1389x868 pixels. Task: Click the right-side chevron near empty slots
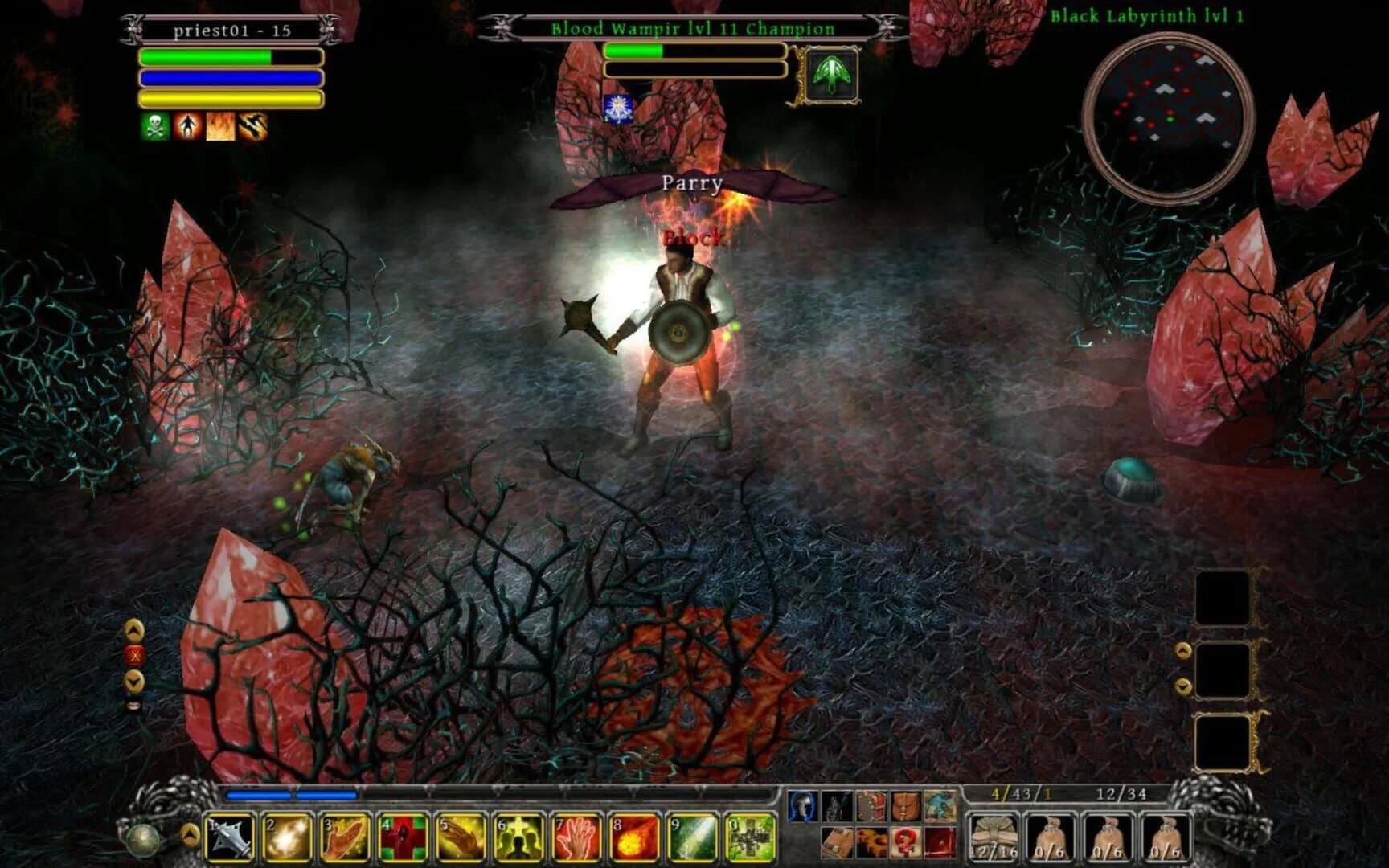click(x=1182, y=650)
